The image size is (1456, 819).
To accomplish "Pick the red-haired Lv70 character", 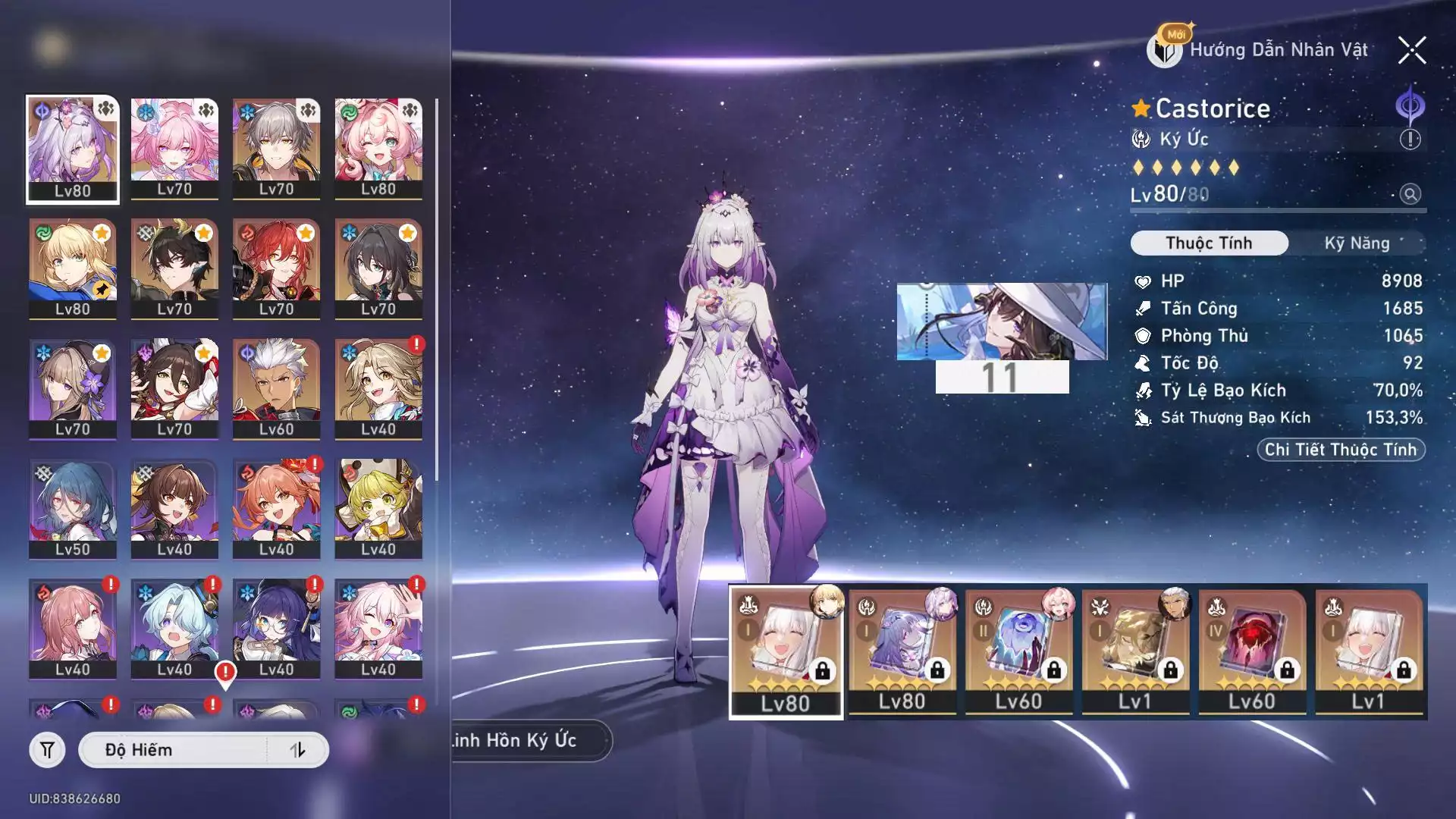I will (276, 268).
